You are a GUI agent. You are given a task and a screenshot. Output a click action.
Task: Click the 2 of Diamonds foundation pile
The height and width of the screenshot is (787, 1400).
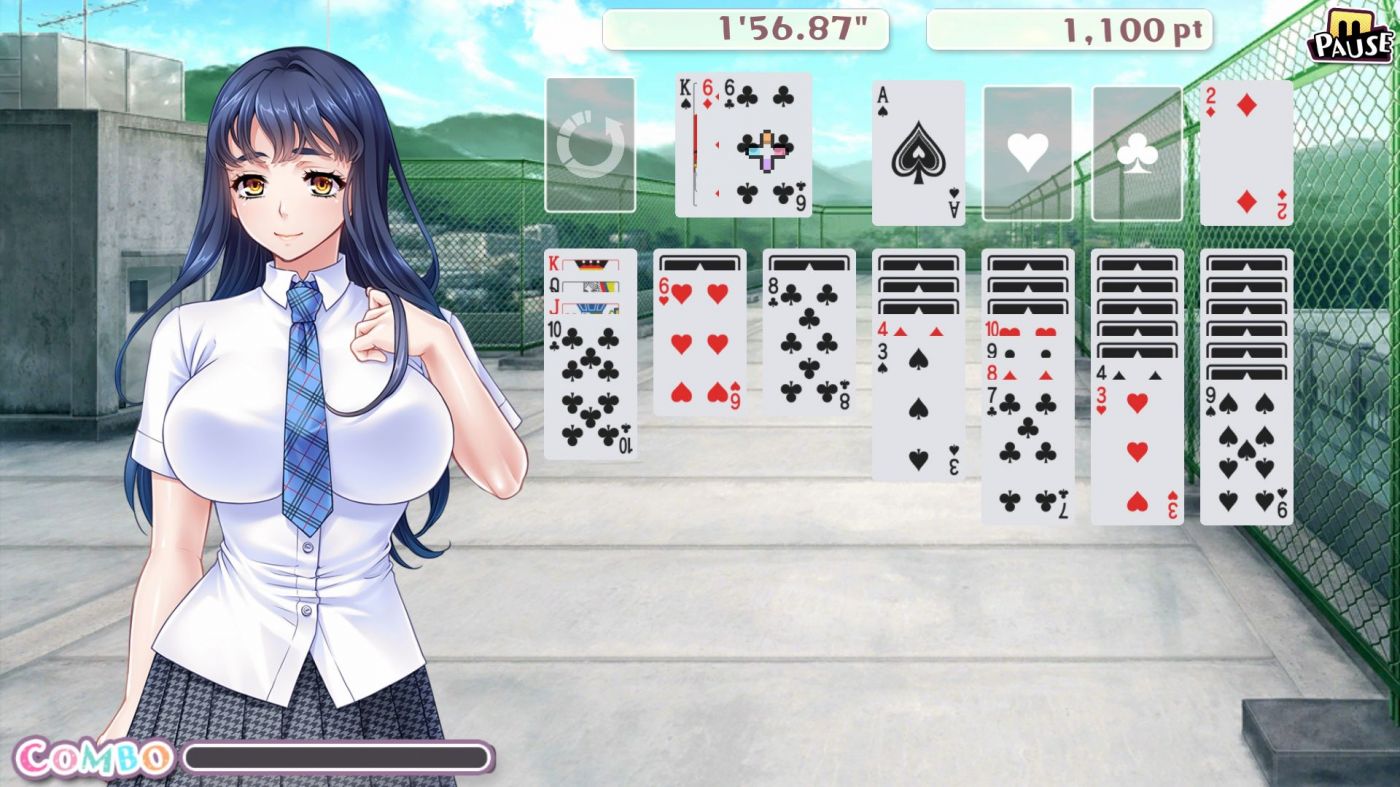[1246, 150]
